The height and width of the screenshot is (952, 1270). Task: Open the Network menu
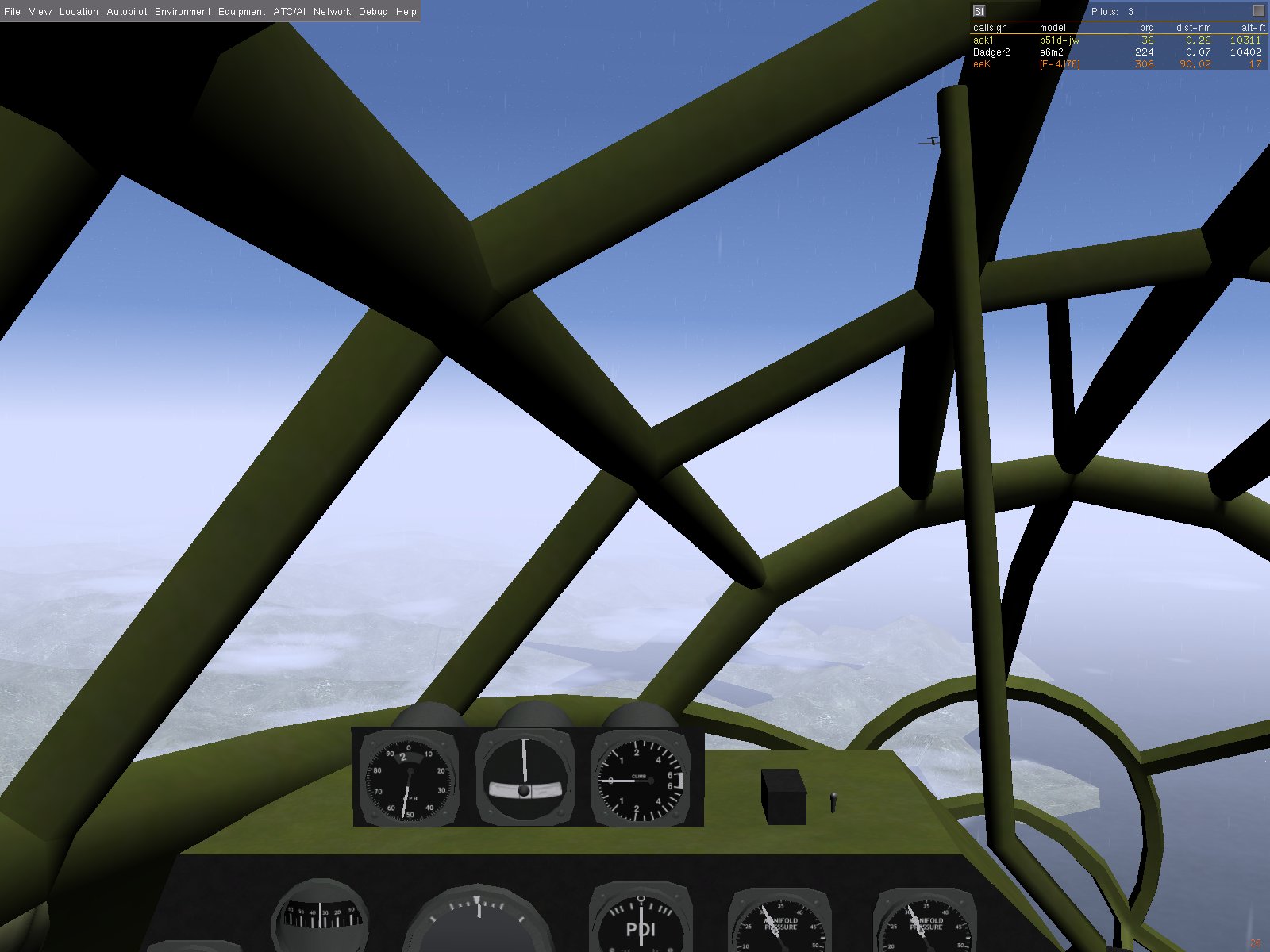(332, 12)
